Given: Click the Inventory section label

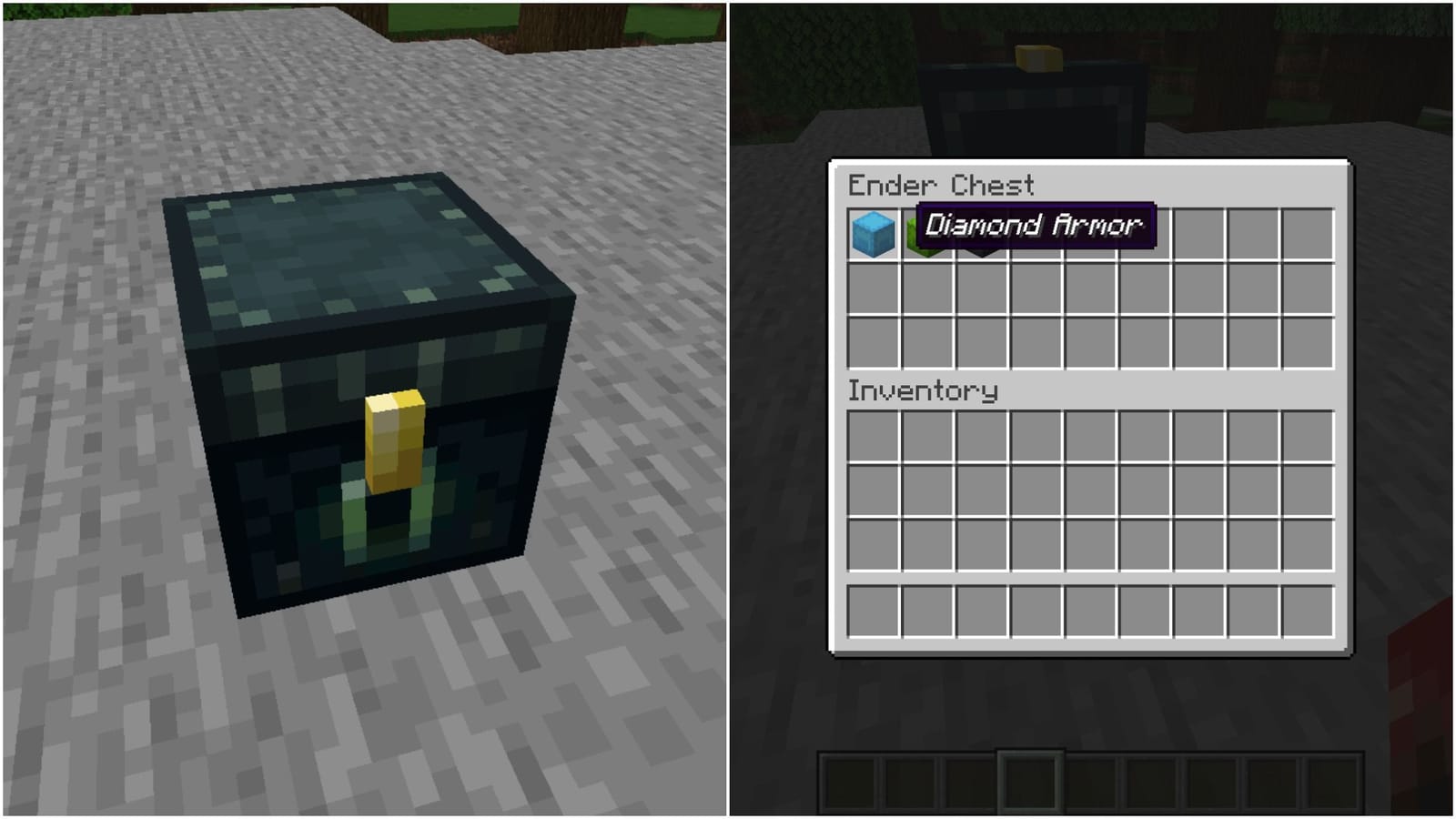Looking at the screenshot, I should 921,391.
